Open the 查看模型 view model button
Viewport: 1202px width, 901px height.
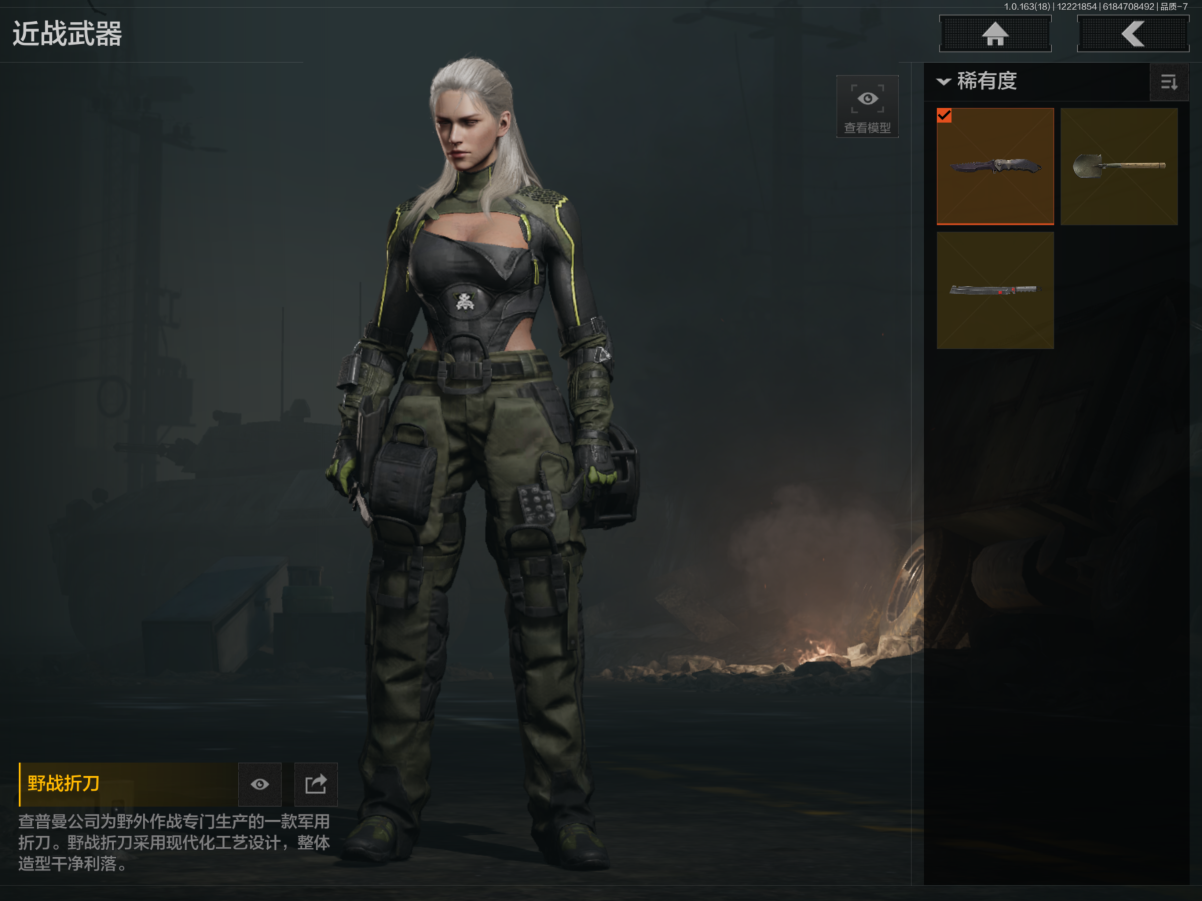tap(867, 106)
